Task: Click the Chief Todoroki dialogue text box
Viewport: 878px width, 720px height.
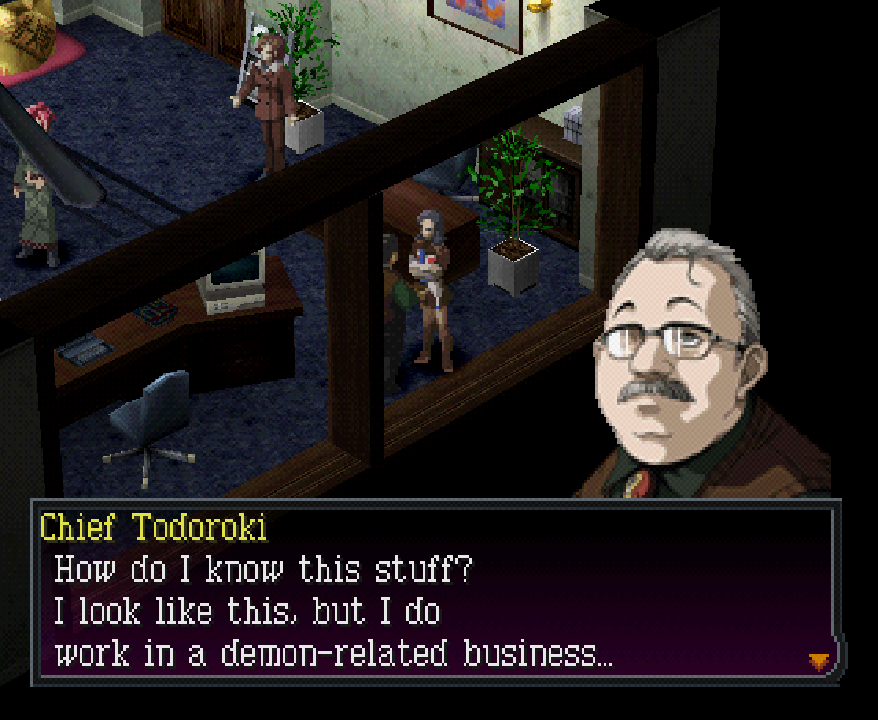Action: tap(436, 596)
